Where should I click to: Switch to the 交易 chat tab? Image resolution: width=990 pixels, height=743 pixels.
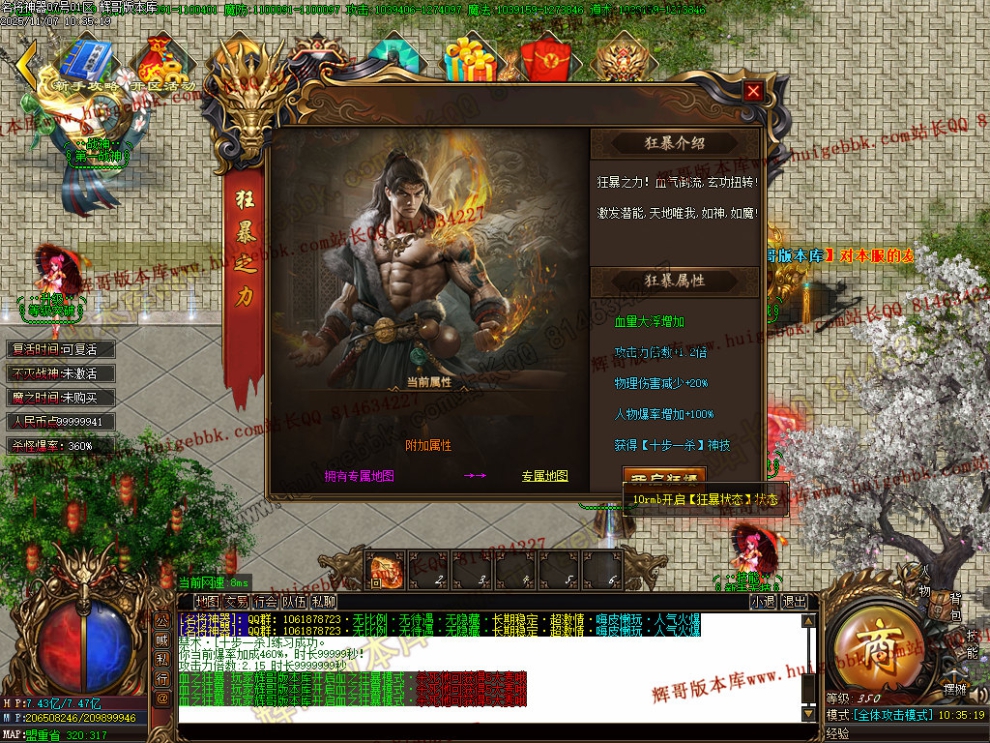[236, 602]
